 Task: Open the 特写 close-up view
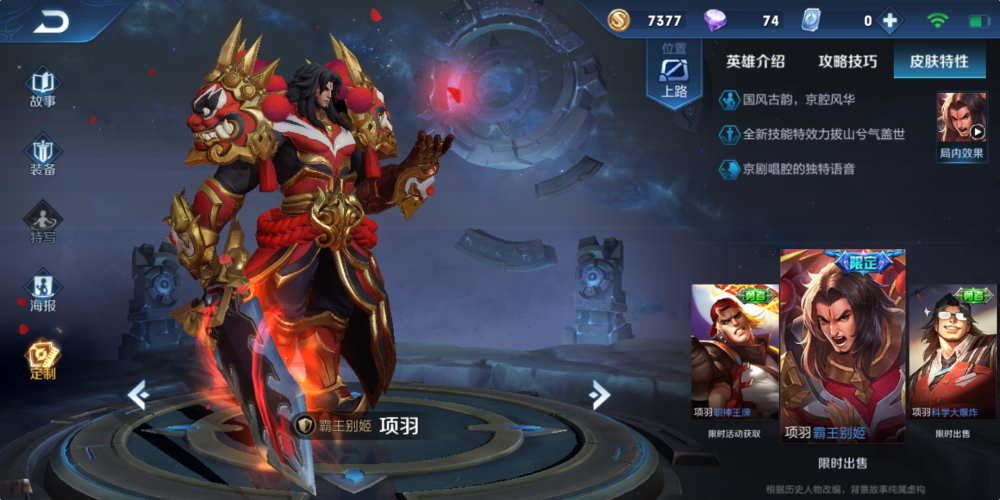click(42, 222)
